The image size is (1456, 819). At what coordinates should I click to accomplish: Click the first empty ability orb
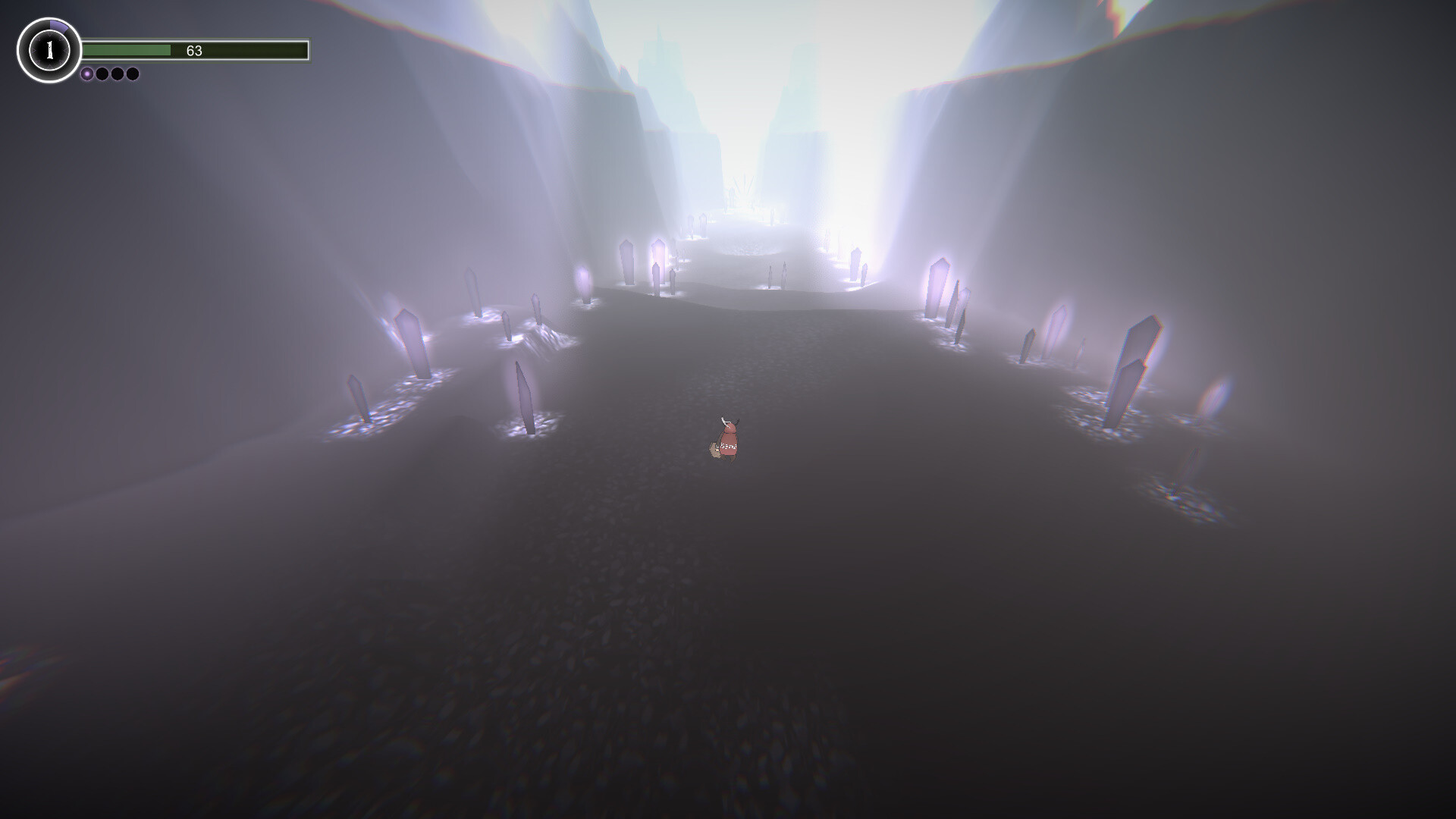(104, 73)
